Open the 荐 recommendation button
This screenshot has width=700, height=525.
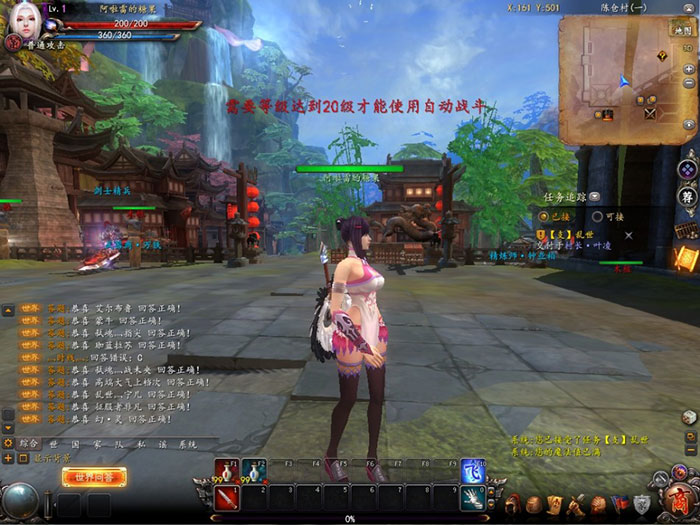click(687, 195)
